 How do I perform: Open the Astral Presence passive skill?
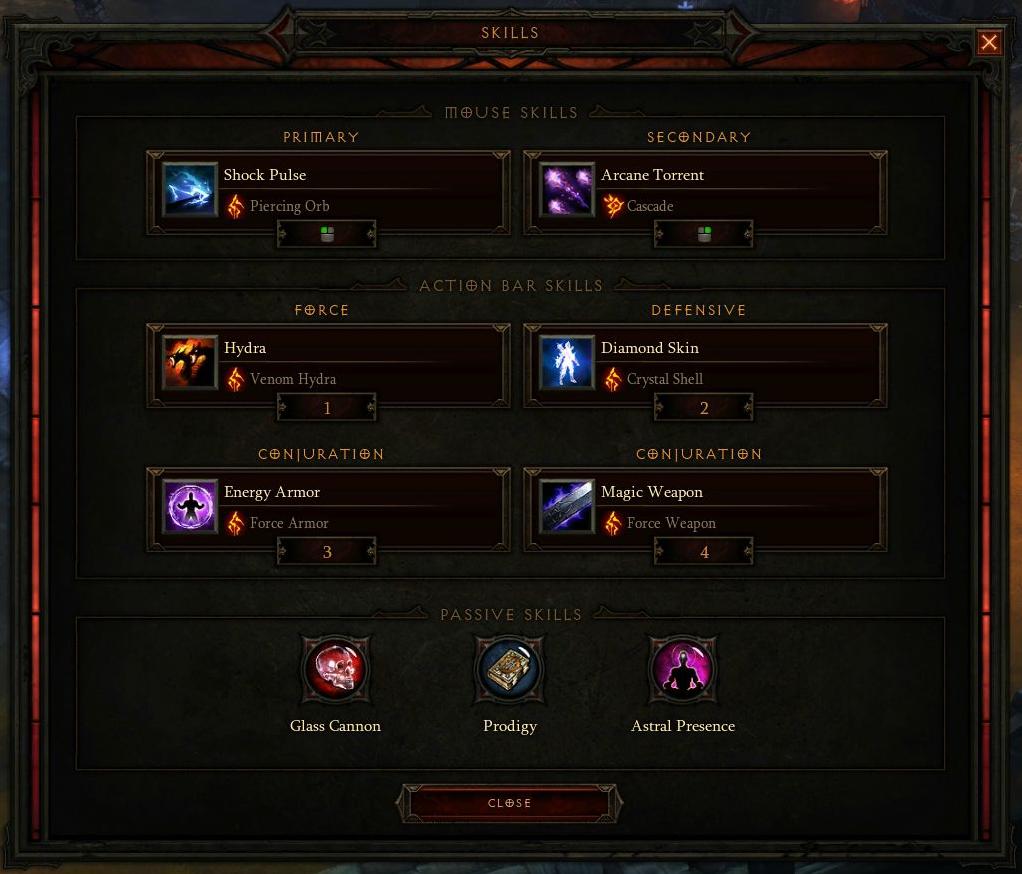pyautogui.click(x=683, y=670)
